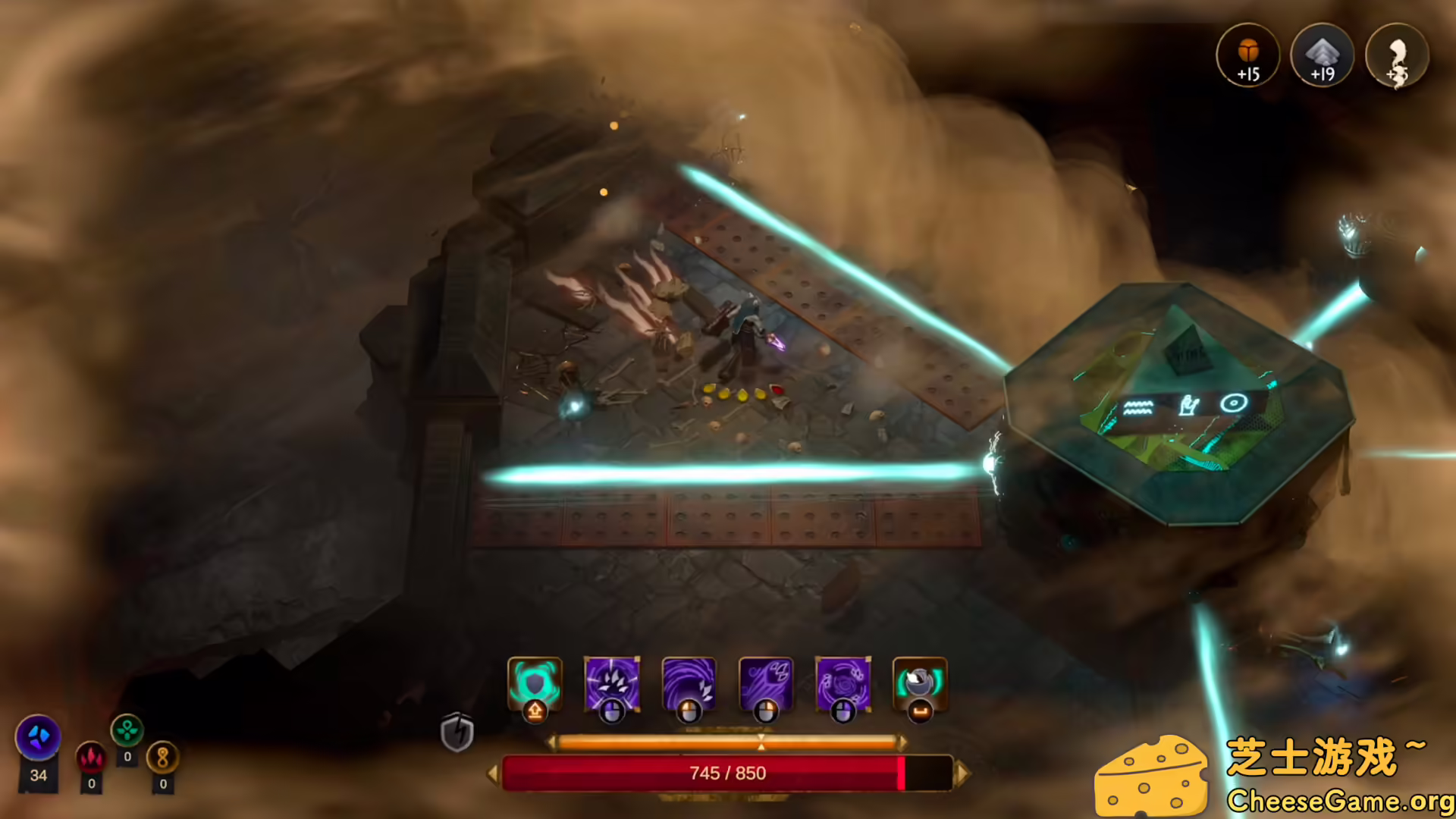Trigger the purple swirling slash ability
1456x819 pixels.
point(689,683)
